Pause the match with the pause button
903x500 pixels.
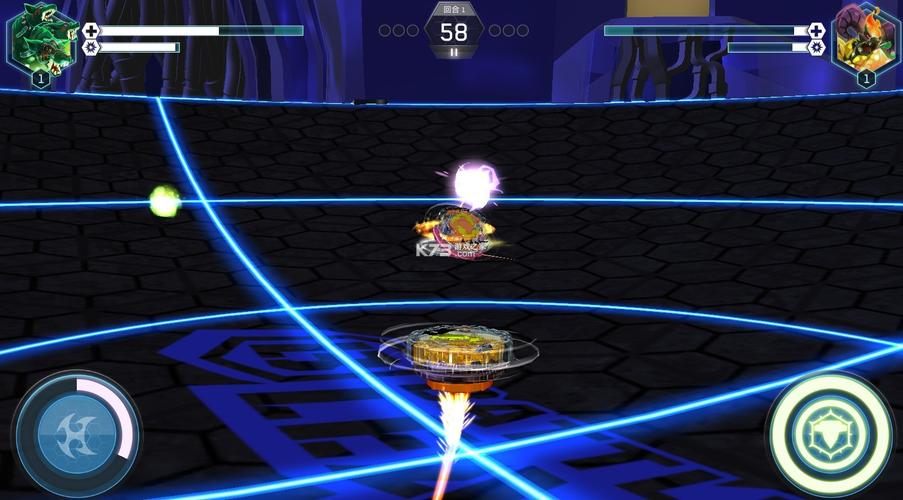pos(454,52)
